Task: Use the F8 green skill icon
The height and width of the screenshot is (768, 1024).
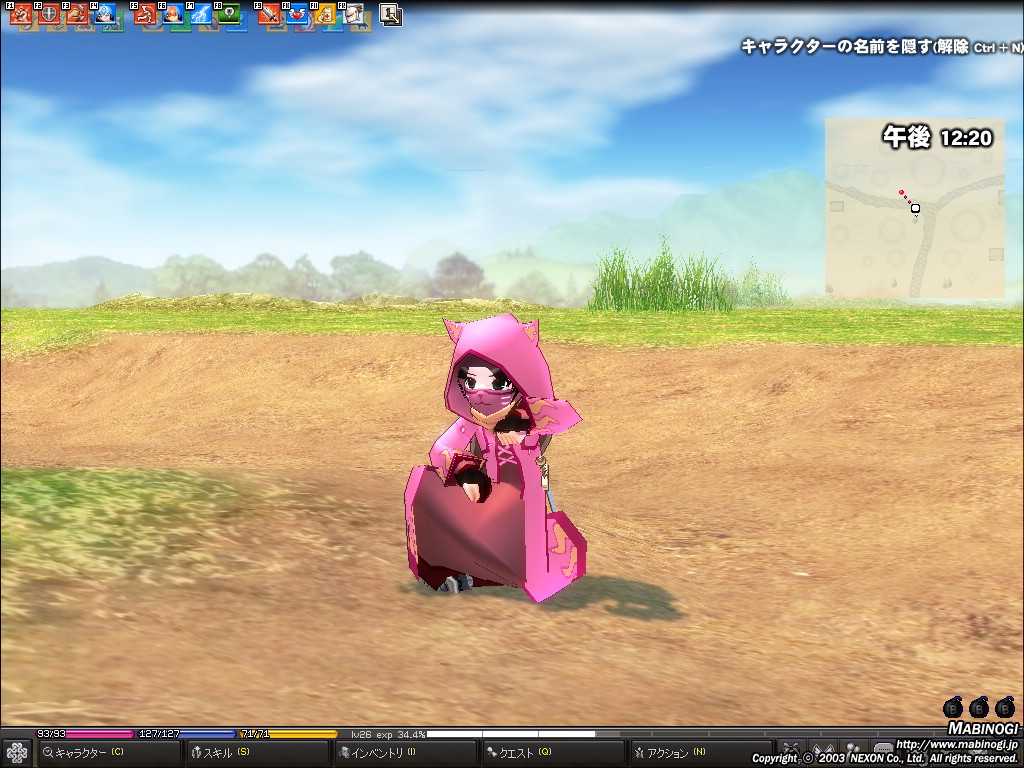Action: pos(229,15)
